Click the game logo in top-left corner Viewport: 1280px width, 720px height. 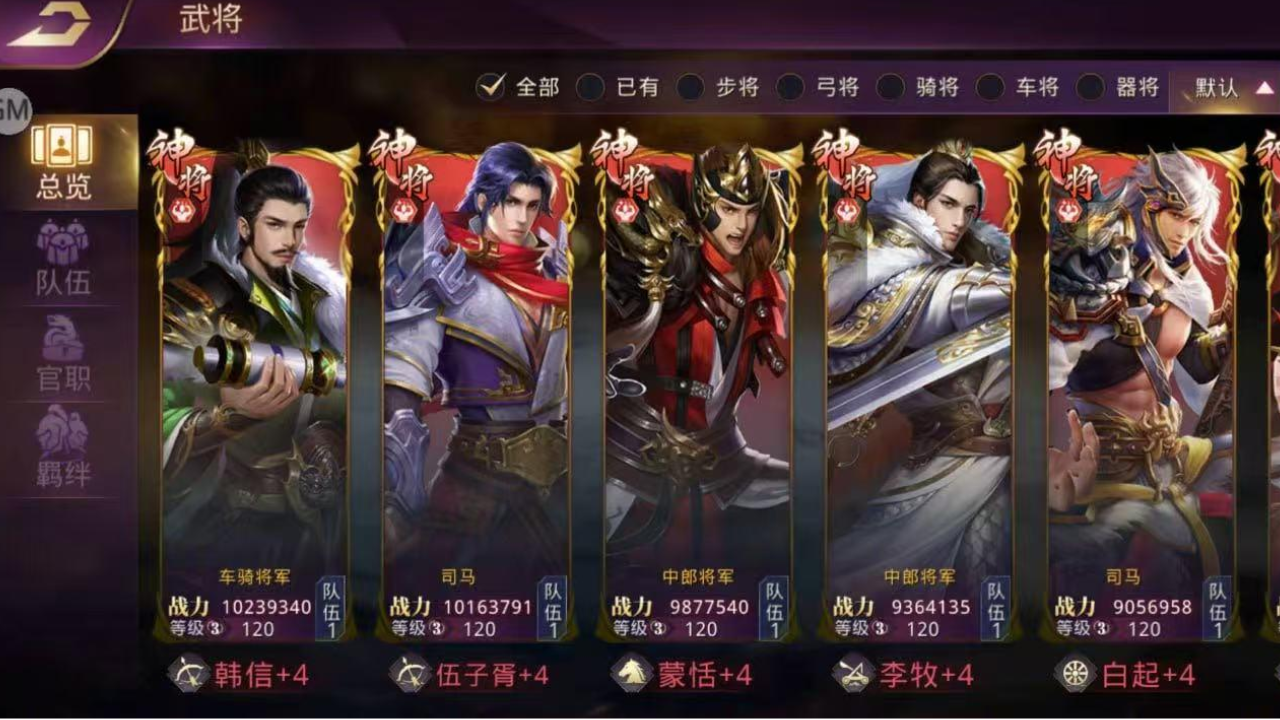click(60, 25)
